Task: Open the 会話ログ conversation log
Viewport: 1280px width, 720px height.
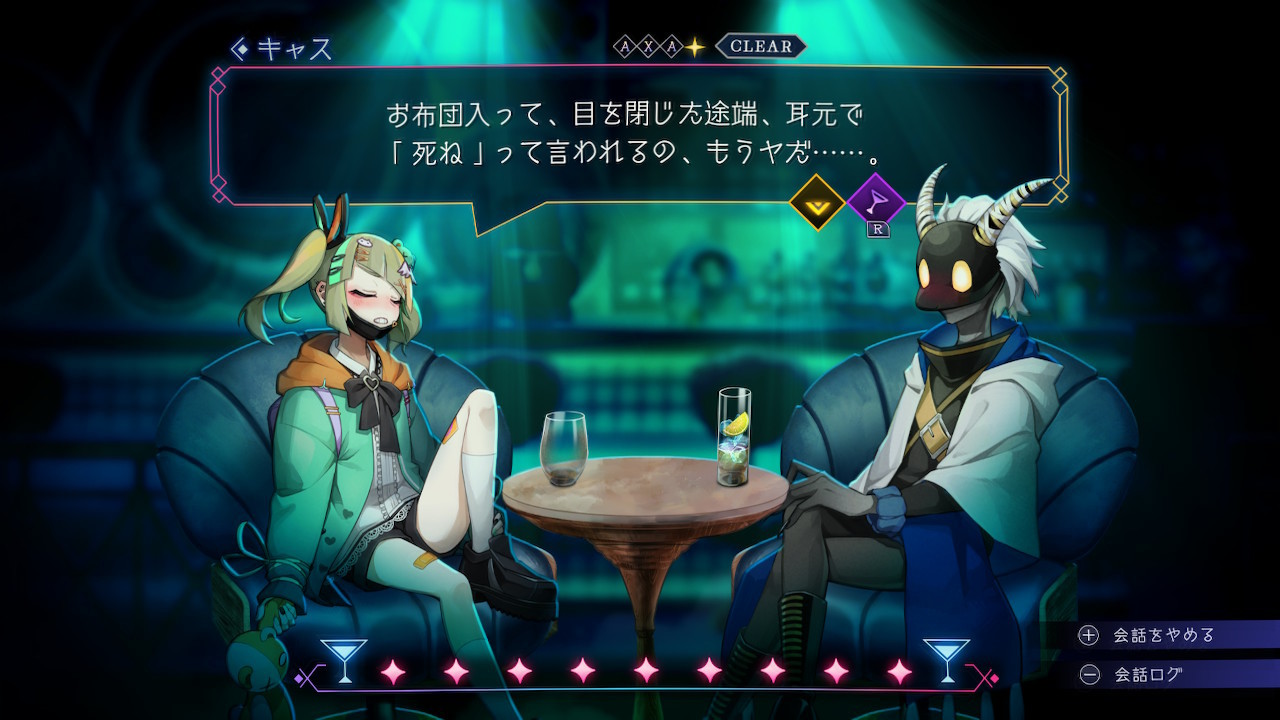Action: click(1147, 674)
